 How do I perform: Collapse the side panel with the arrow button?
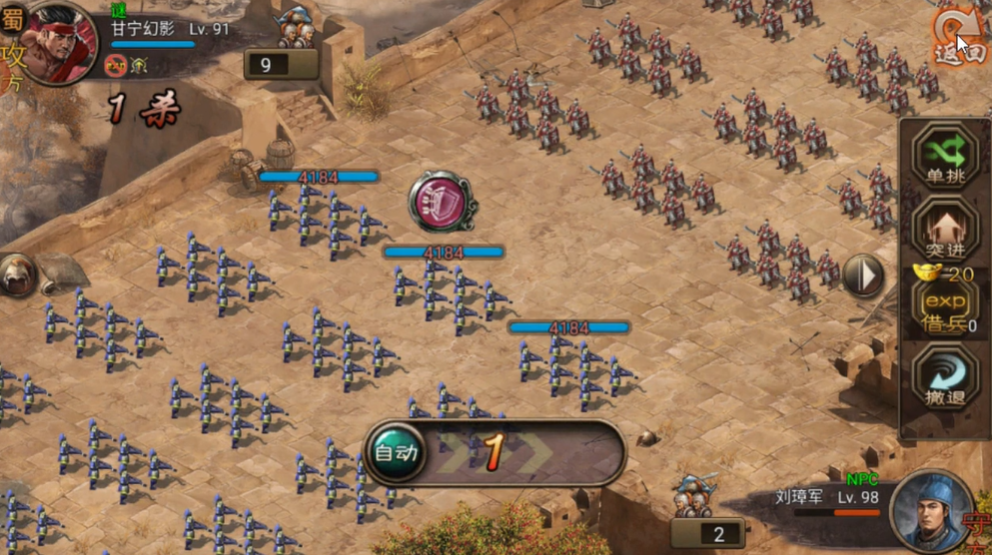(x=863, y=275)
